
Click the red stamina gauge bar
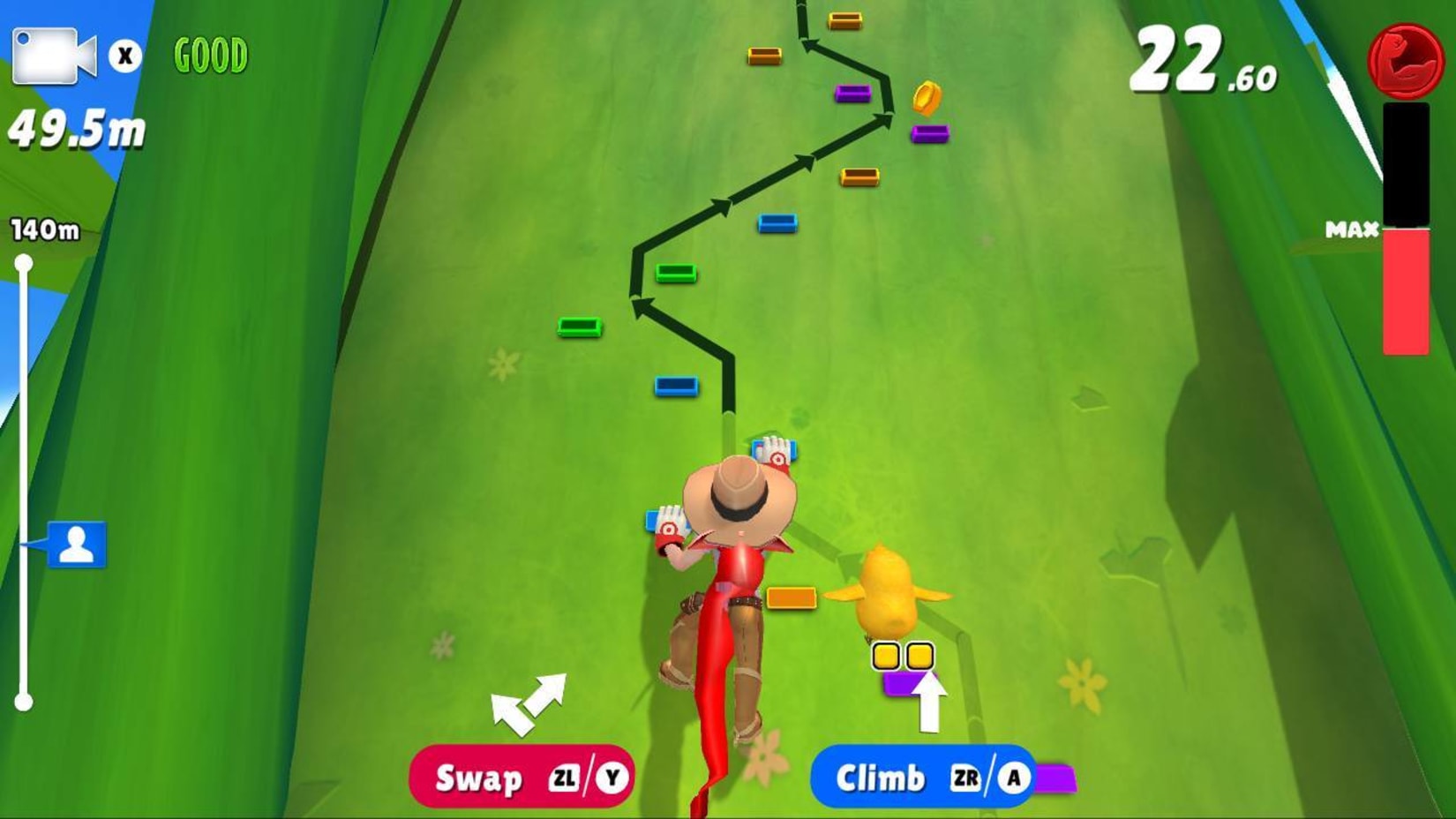(x=1406, y=291)
